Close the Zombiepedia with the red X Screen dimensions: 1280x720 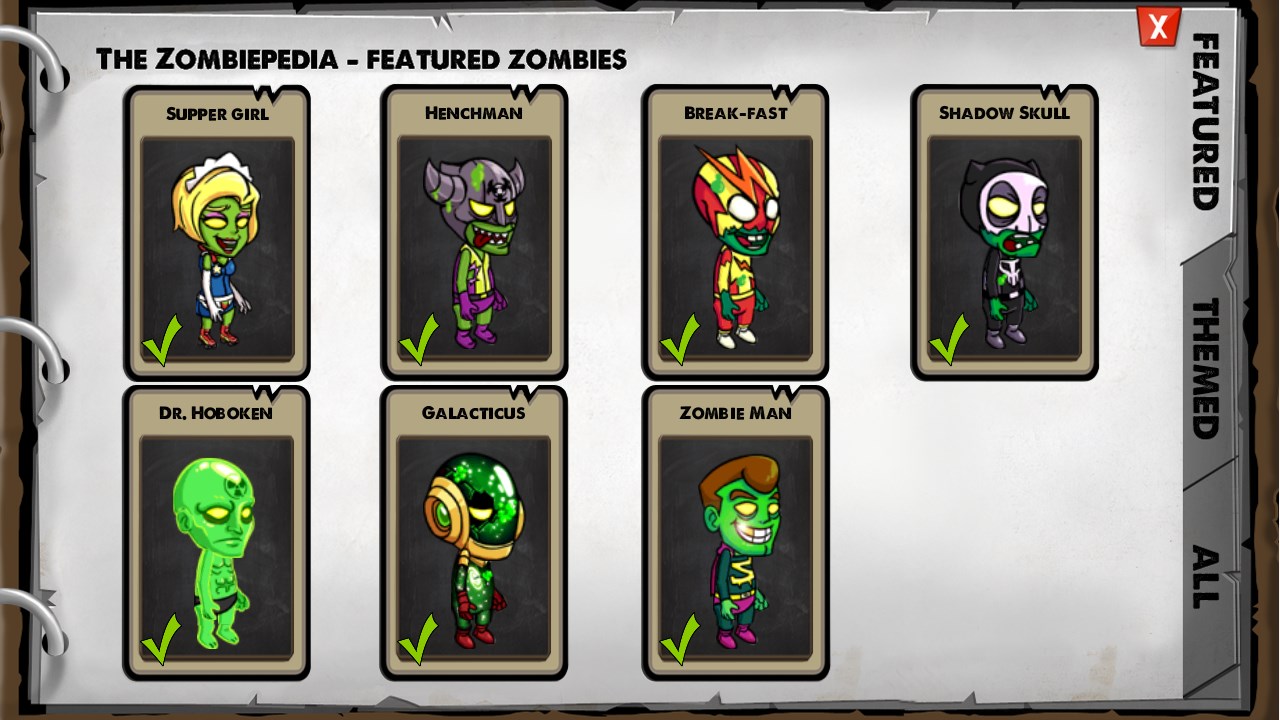point(1157,27)
